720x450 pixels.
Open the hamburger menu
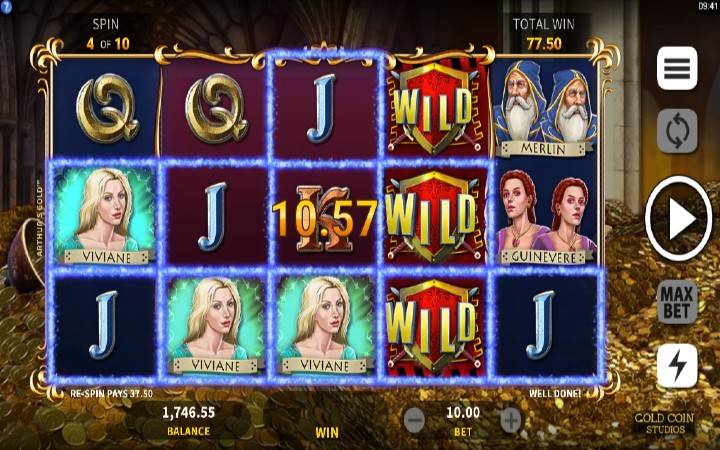[x=677, y=68]
